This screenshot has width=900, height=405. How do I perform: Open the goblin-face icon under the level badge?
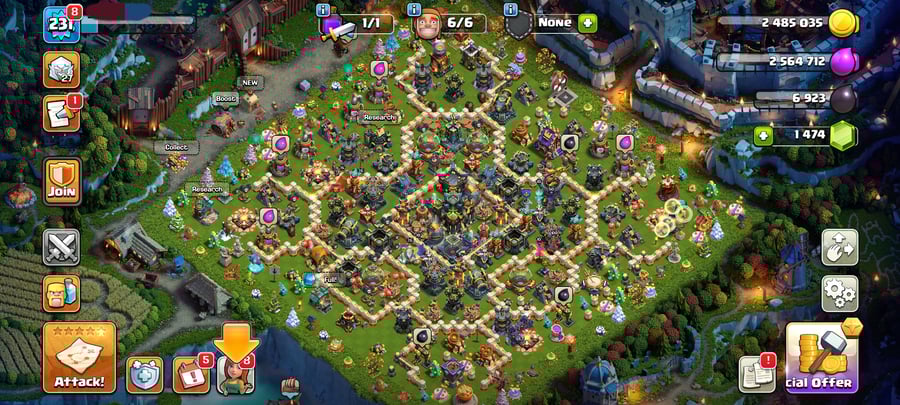tap(61, 69)
